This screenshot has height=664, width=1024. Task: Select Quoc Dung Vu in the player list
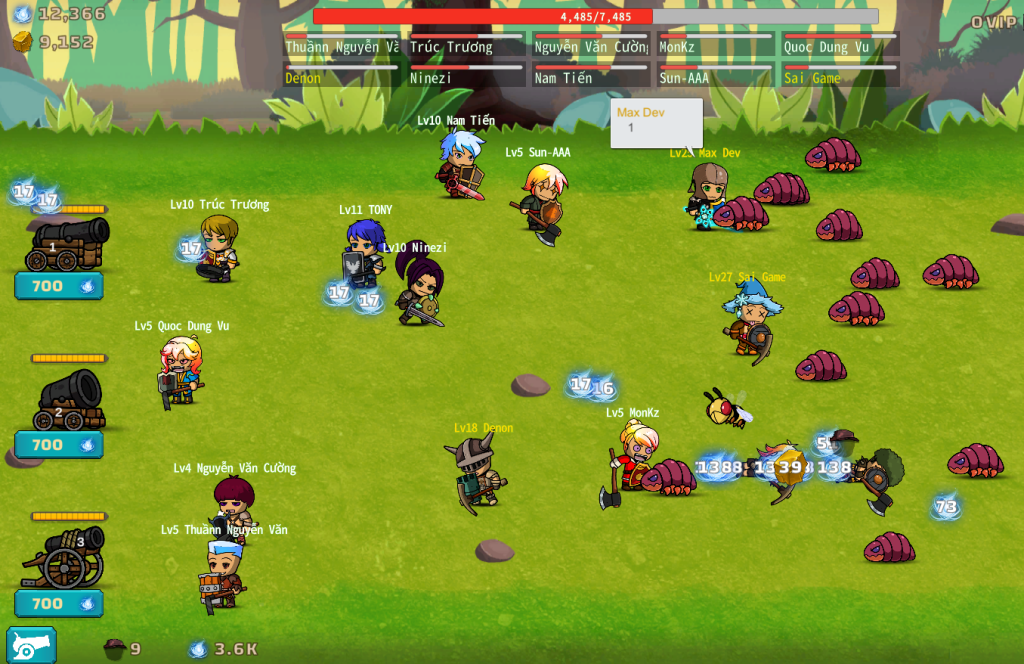[x=840, y=45]
